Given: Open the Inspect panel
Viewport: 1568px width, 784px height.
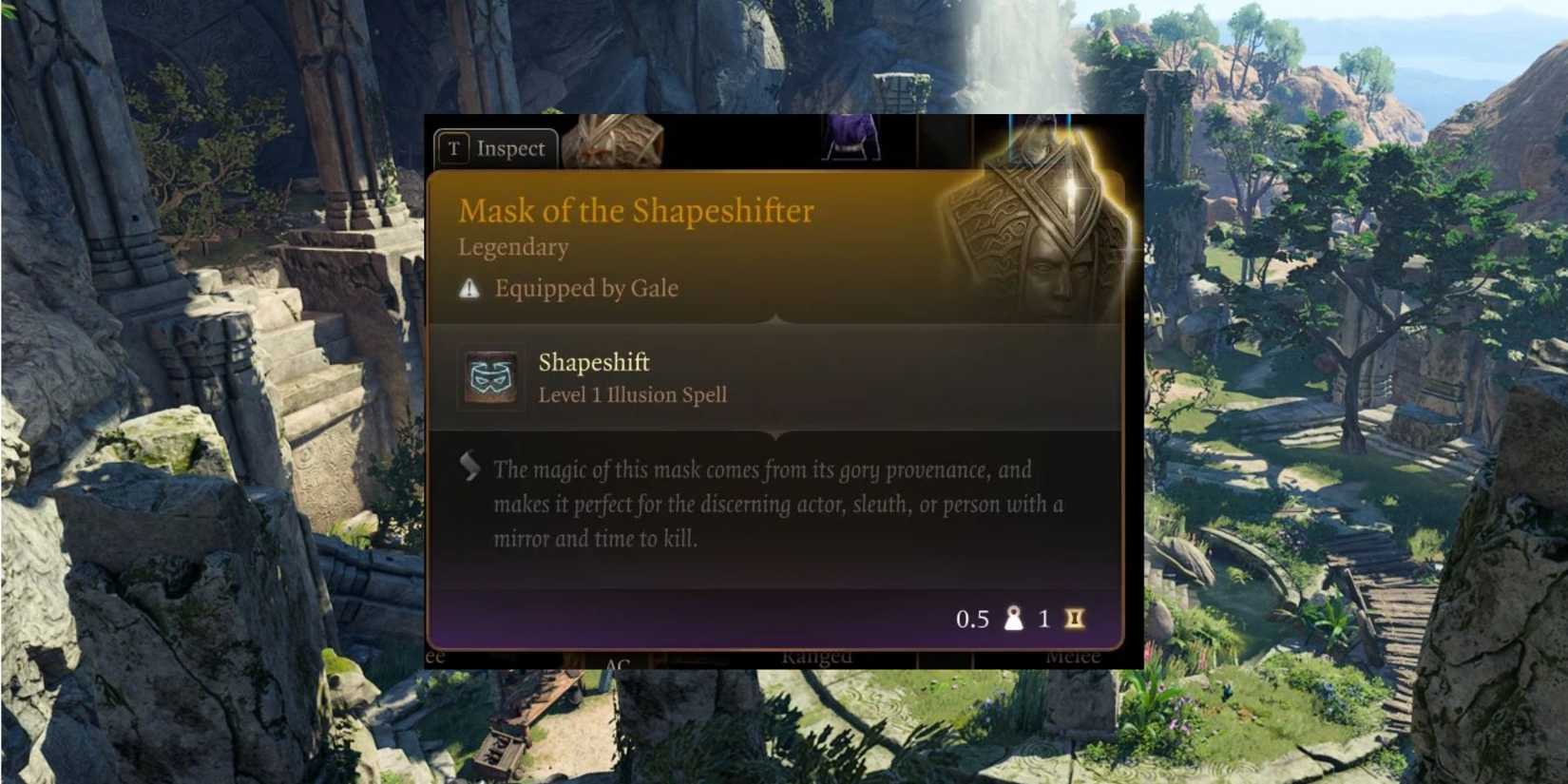Looking at the screenshot, I should point(509,147).
